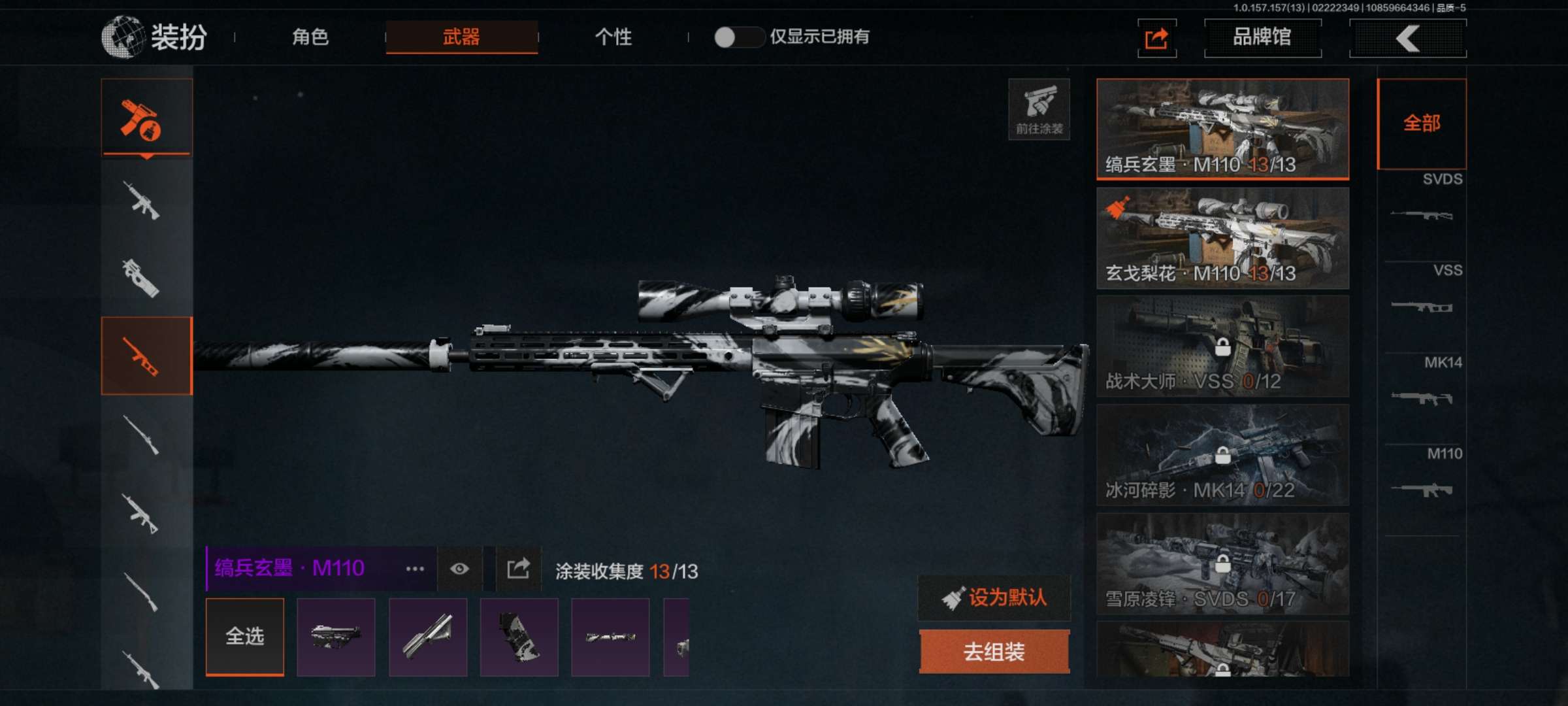This screenshot has width=1568, height=706.
Task: Preview the skin with the eye icon
Action: [x=459, y=569]
